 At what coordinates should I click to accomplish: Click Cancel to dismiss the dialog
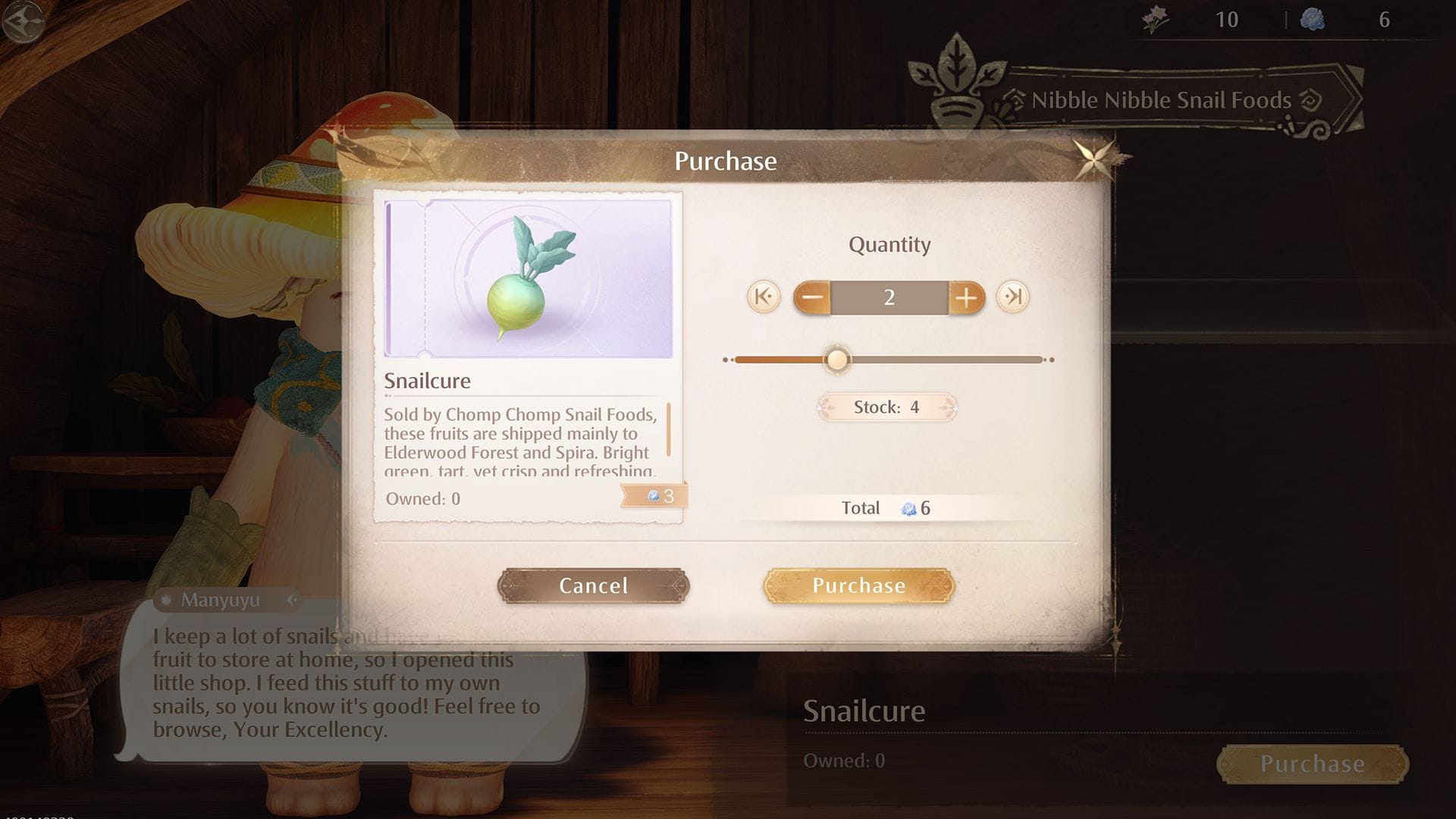pyautogui.click(x=593, y=585)
